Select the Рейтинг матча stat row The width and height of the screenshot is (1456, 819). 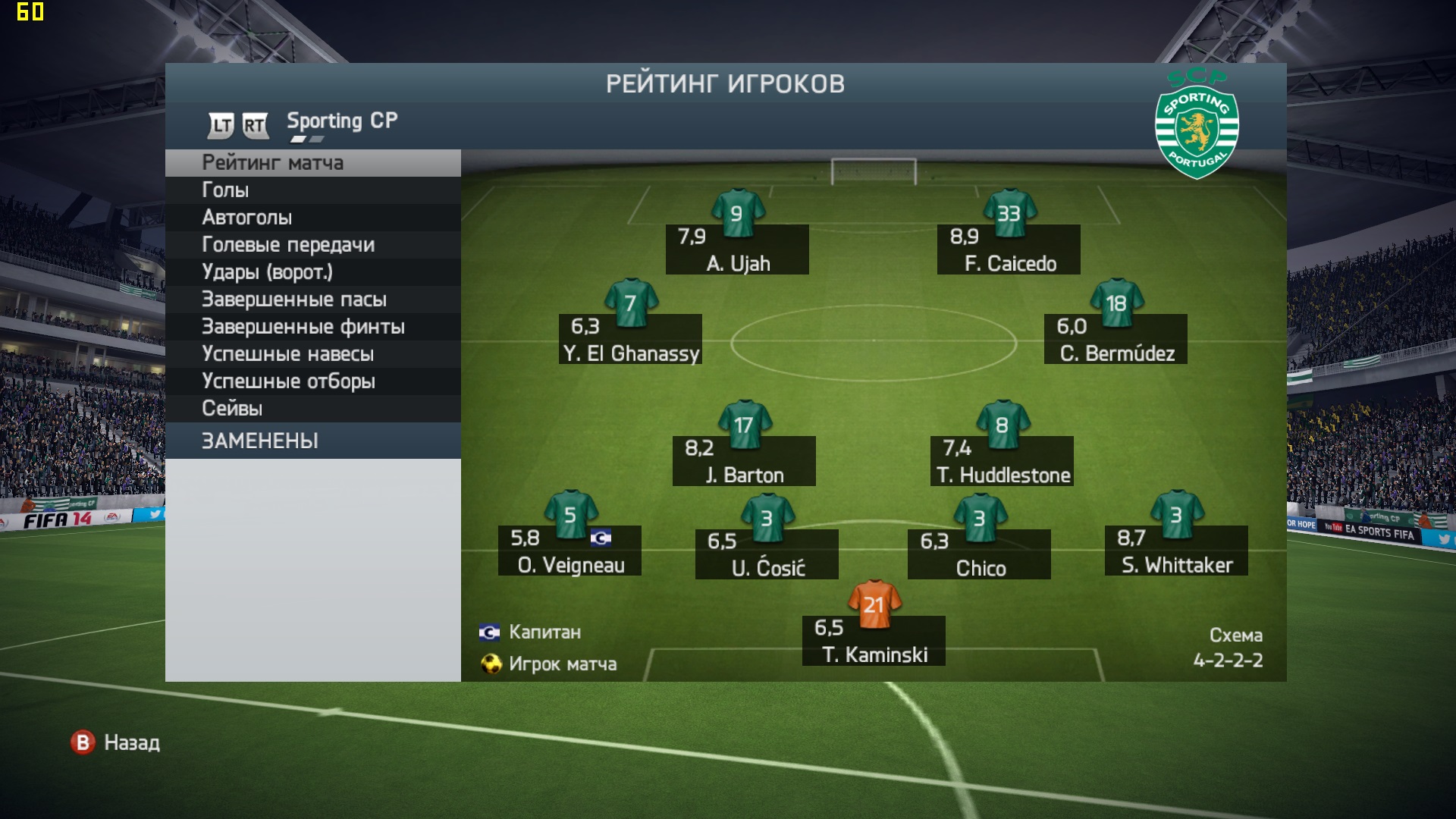coord(312,163)
